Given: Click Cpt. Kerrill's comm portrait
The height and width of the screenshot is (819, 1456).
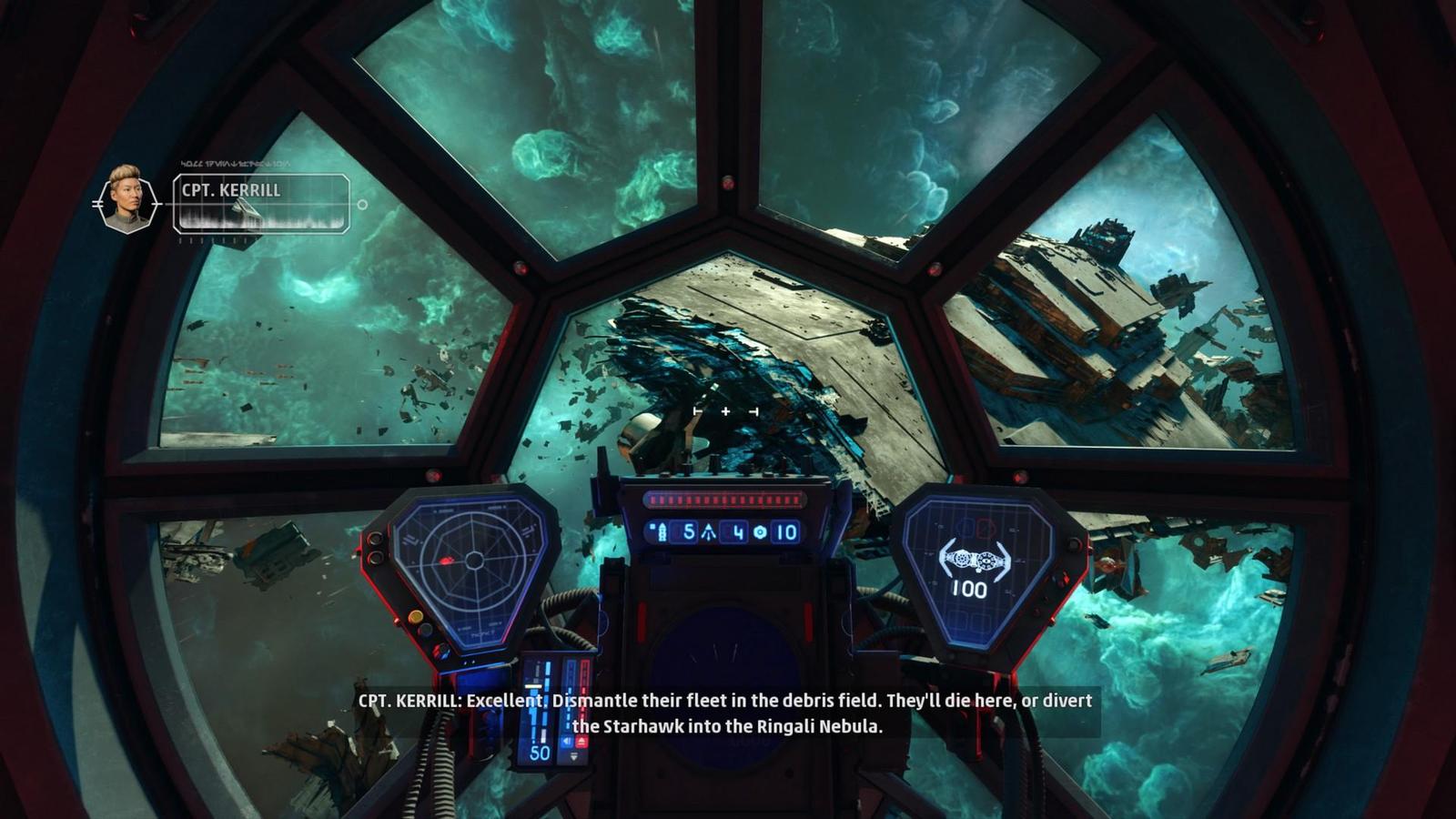Looking at the screenshot, I should (x=126, y=200).
